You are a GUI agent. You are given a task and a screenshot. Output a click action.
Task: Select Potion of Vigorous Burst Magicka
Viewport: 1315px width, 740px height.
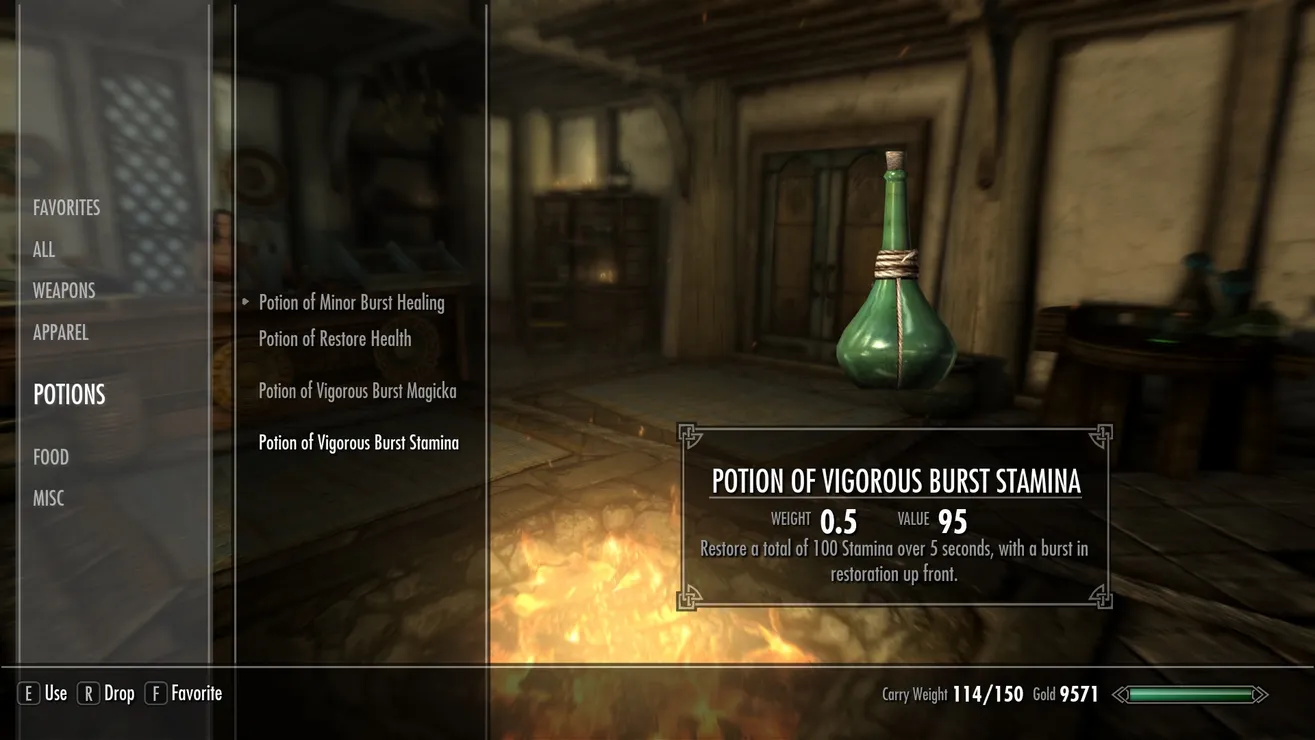coord(357,391)
